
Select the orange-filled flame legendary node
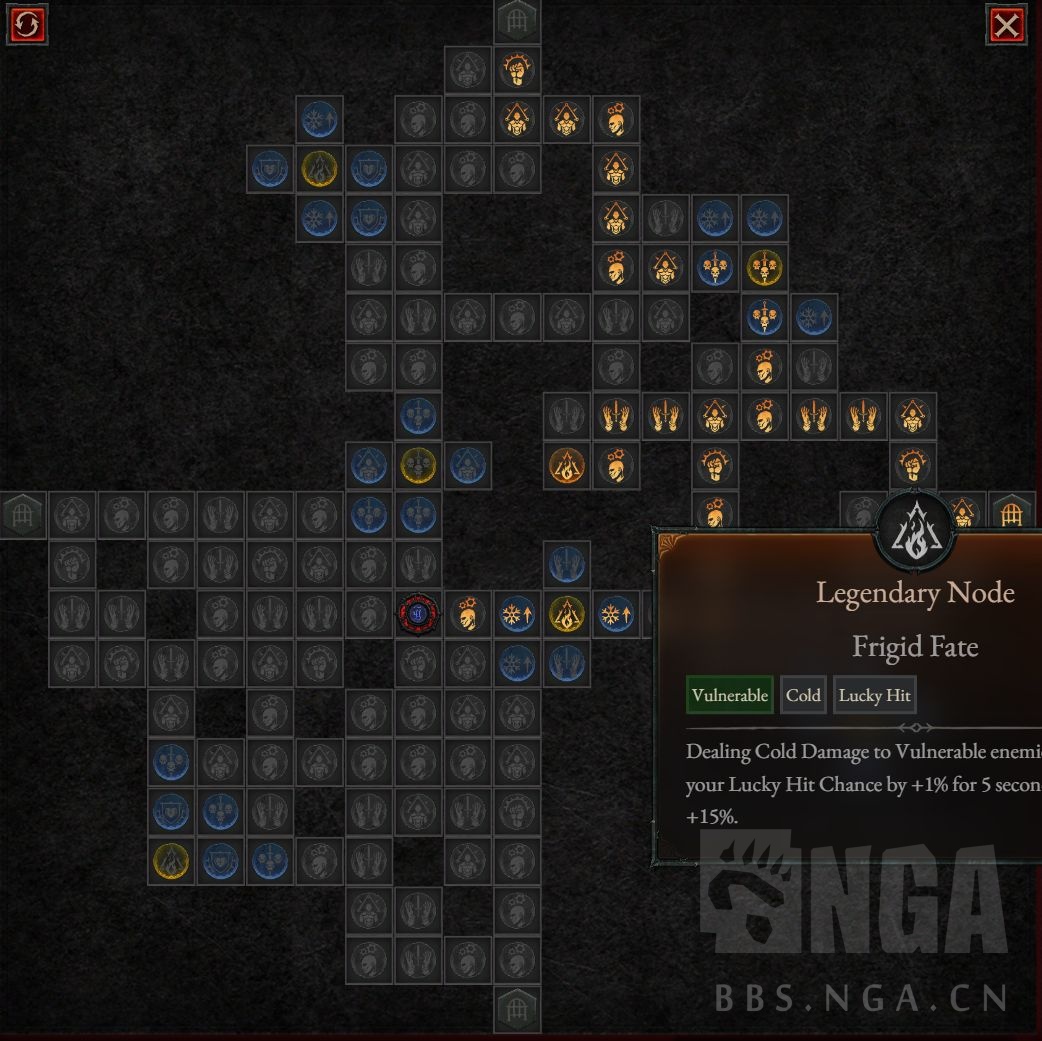click(x=566, y=466)
